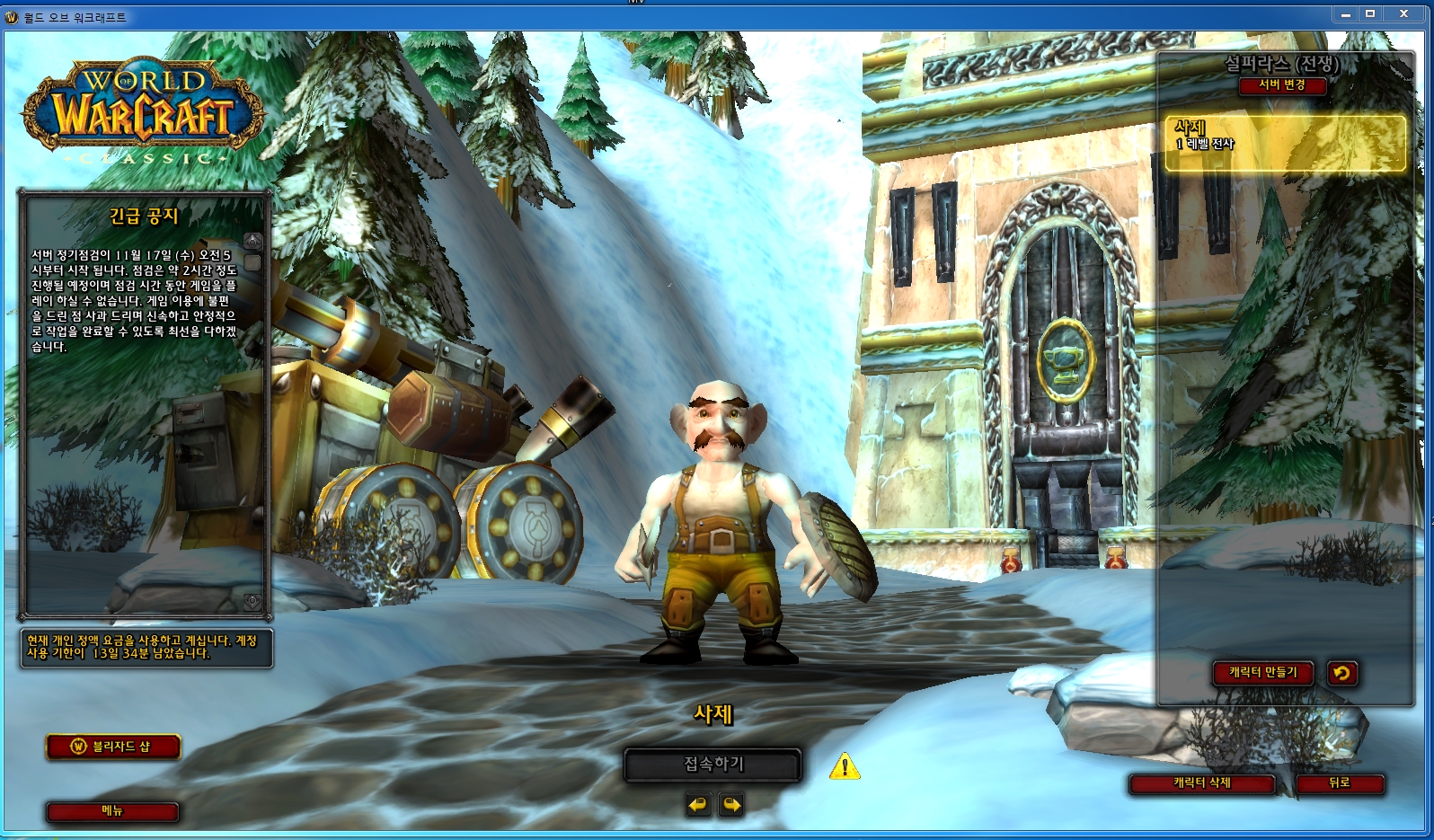Click the undo arrow beside 캐릭터 만들기
This screenshot has height=840, width=1434.
1341,673
